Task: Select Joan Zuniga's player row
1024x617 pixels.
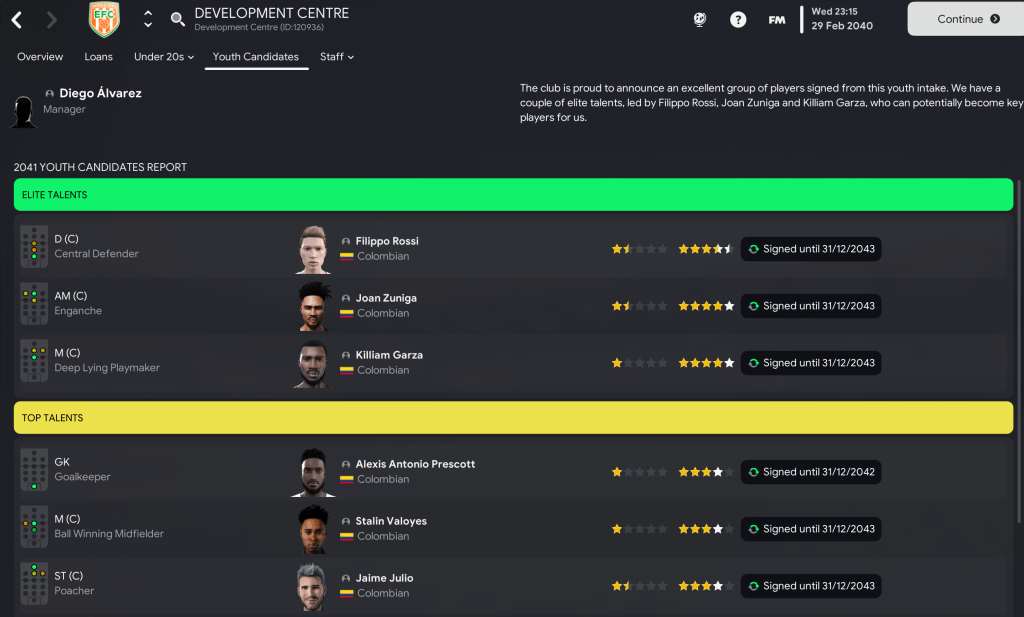Action: (x=386, y=298)
